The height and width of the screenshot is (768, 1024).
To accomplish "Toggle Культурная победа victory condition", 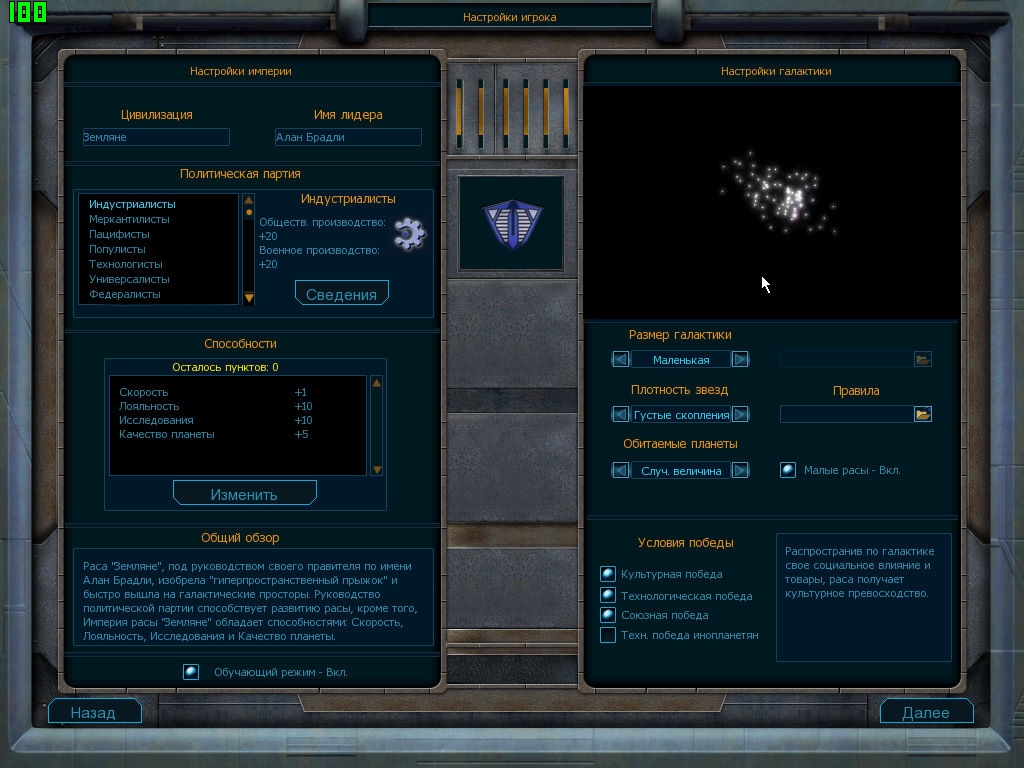I will tap(607, 574).
